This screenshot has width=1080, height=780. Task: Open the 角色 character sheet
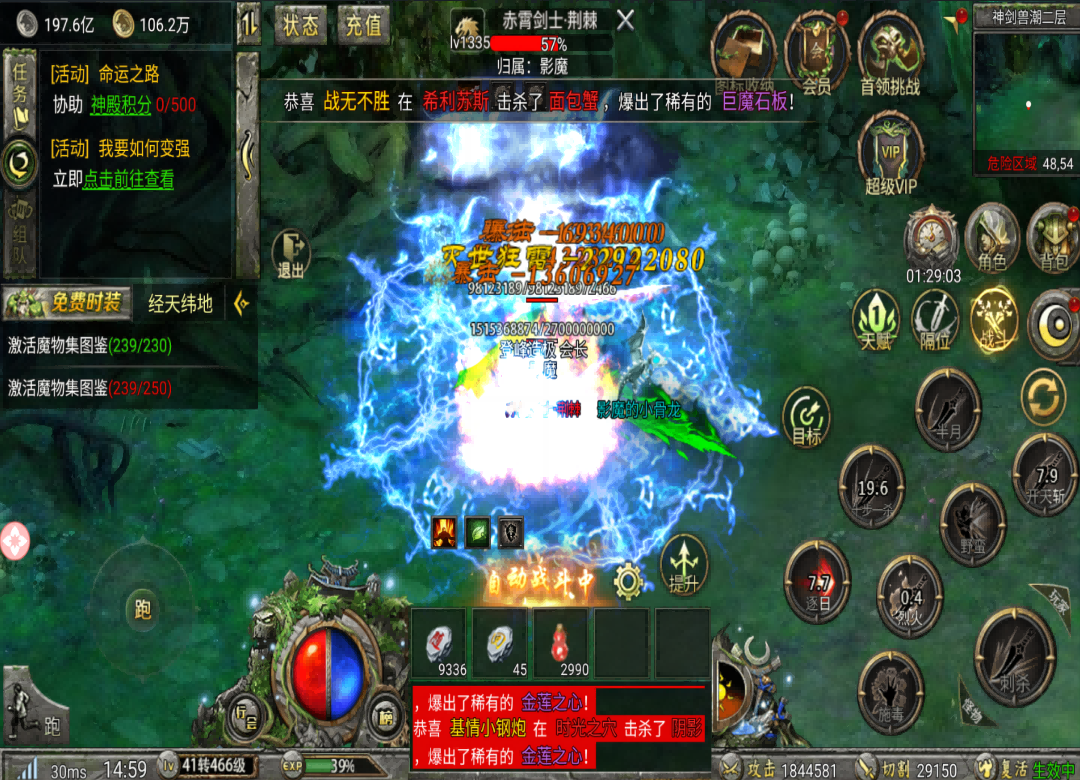coord(991,238)
